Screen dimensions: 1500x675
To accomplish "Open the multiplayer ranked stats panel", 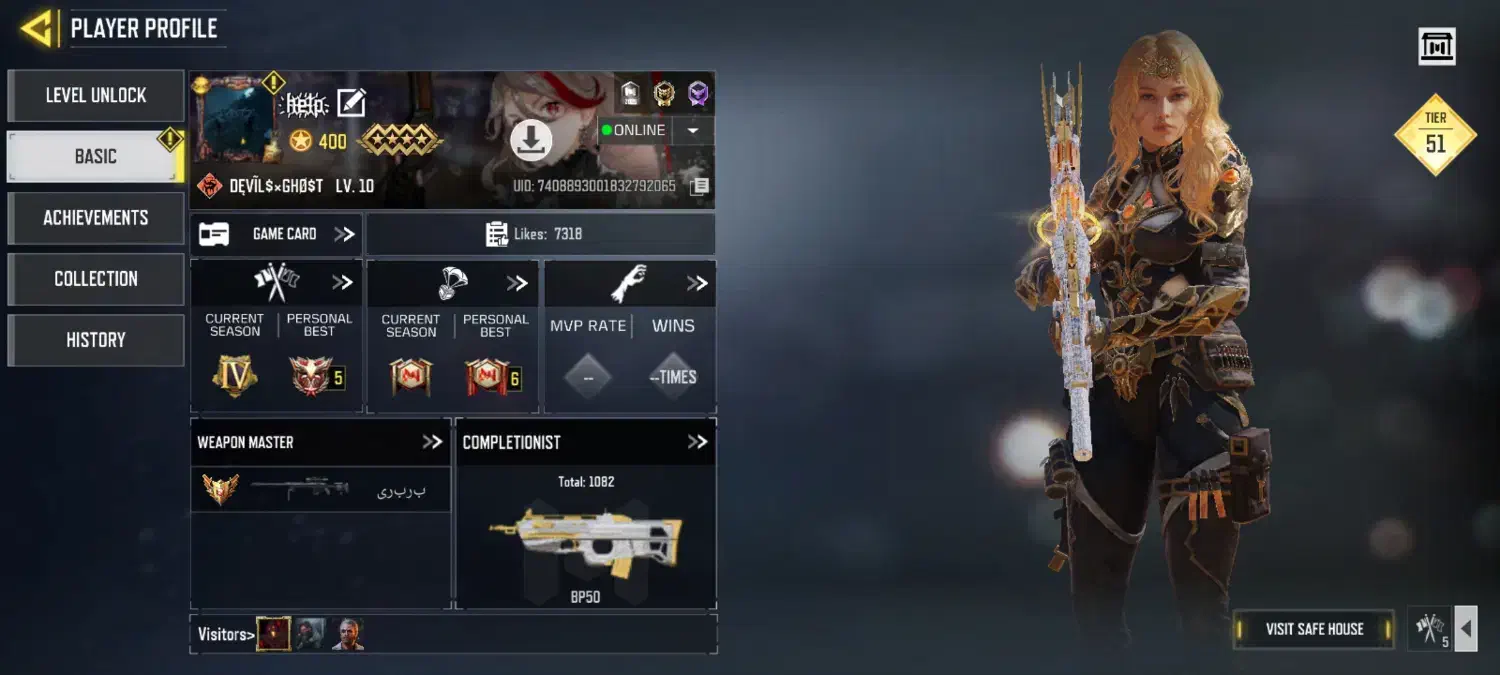I will tap(342, 283).
